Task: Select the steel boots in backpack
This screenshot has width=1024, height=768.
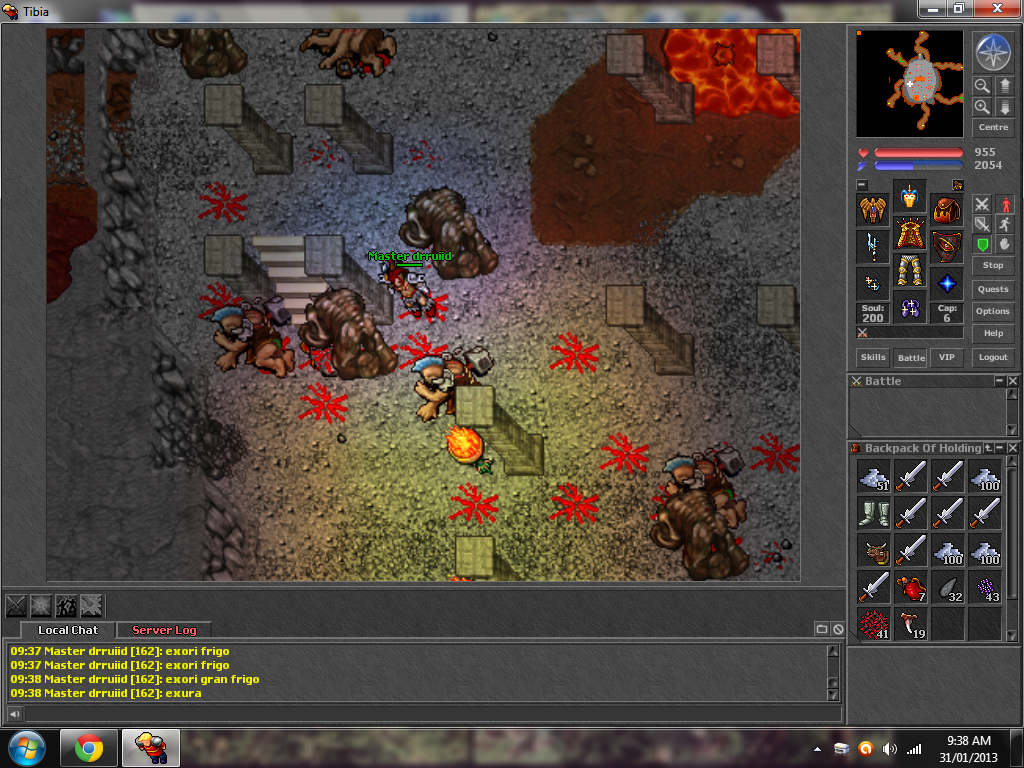Action: (x=873, y=514)
